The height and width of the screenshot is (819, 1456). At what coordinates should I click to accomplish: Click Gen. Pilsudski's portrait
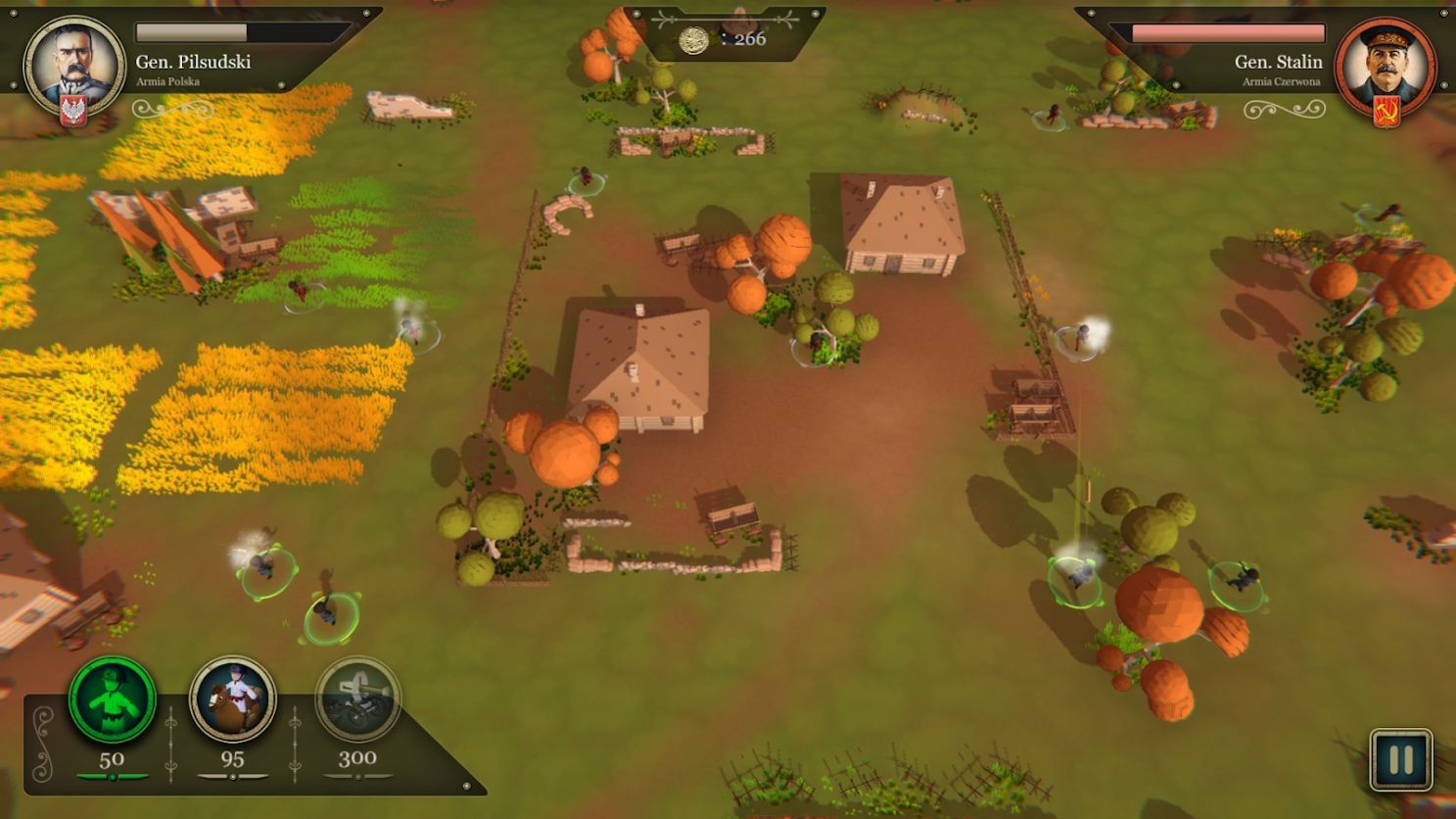click(74, 65)
